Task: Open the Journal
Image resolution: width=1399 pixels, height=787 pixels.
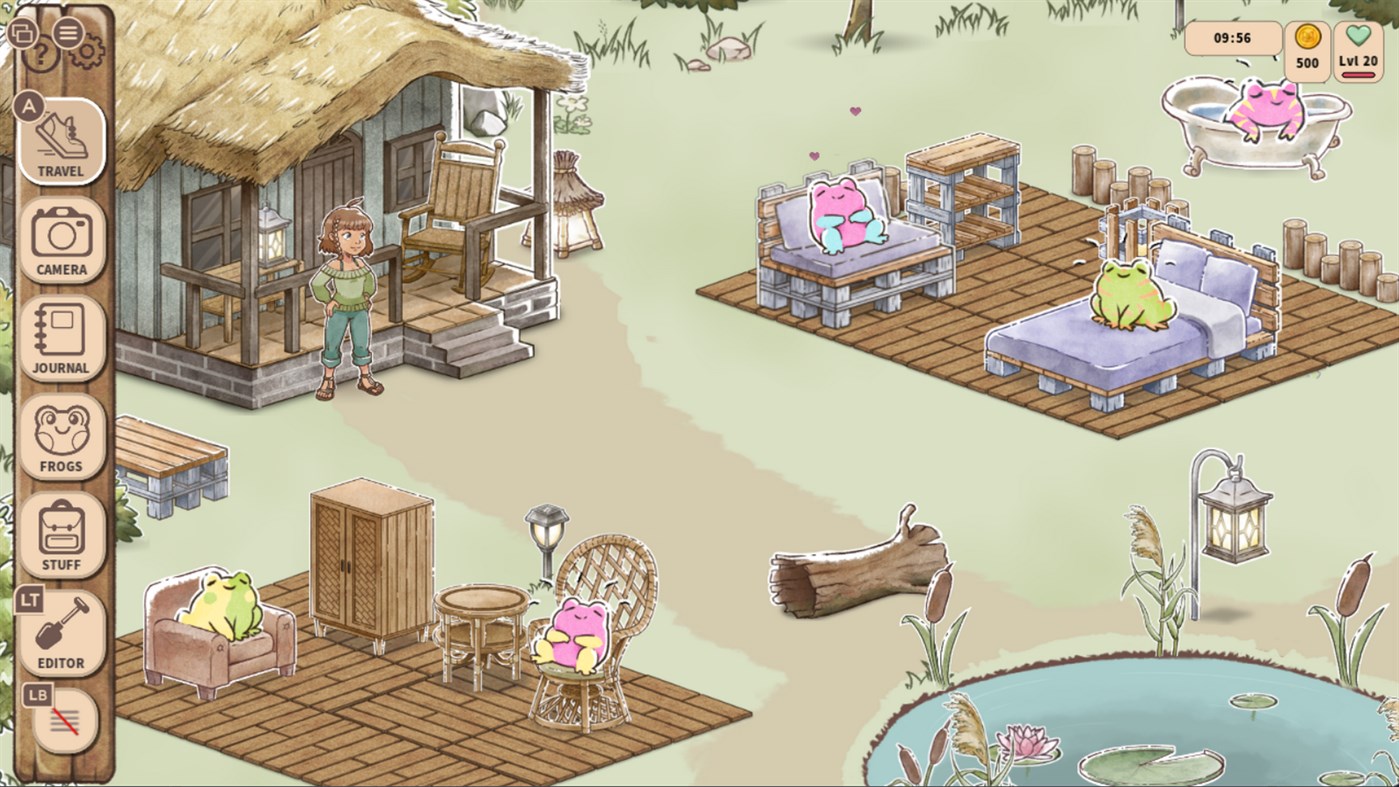Action: (61, 339)
